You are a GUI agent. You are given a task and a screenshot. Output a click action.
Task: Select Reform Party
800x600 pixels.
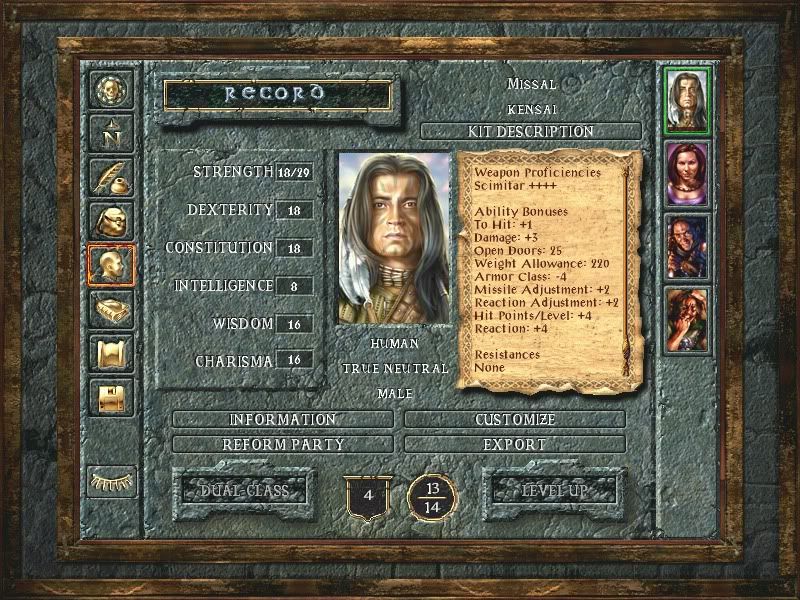click(283, 444)
